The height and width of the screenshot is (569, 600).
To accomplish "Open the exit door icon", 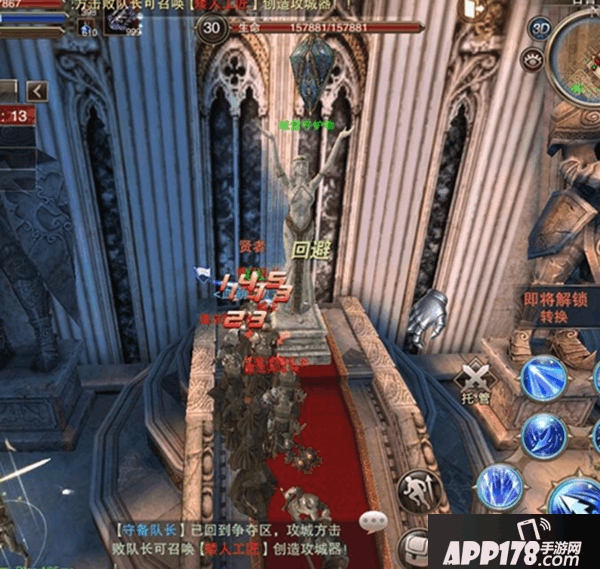I will point(413,548).
